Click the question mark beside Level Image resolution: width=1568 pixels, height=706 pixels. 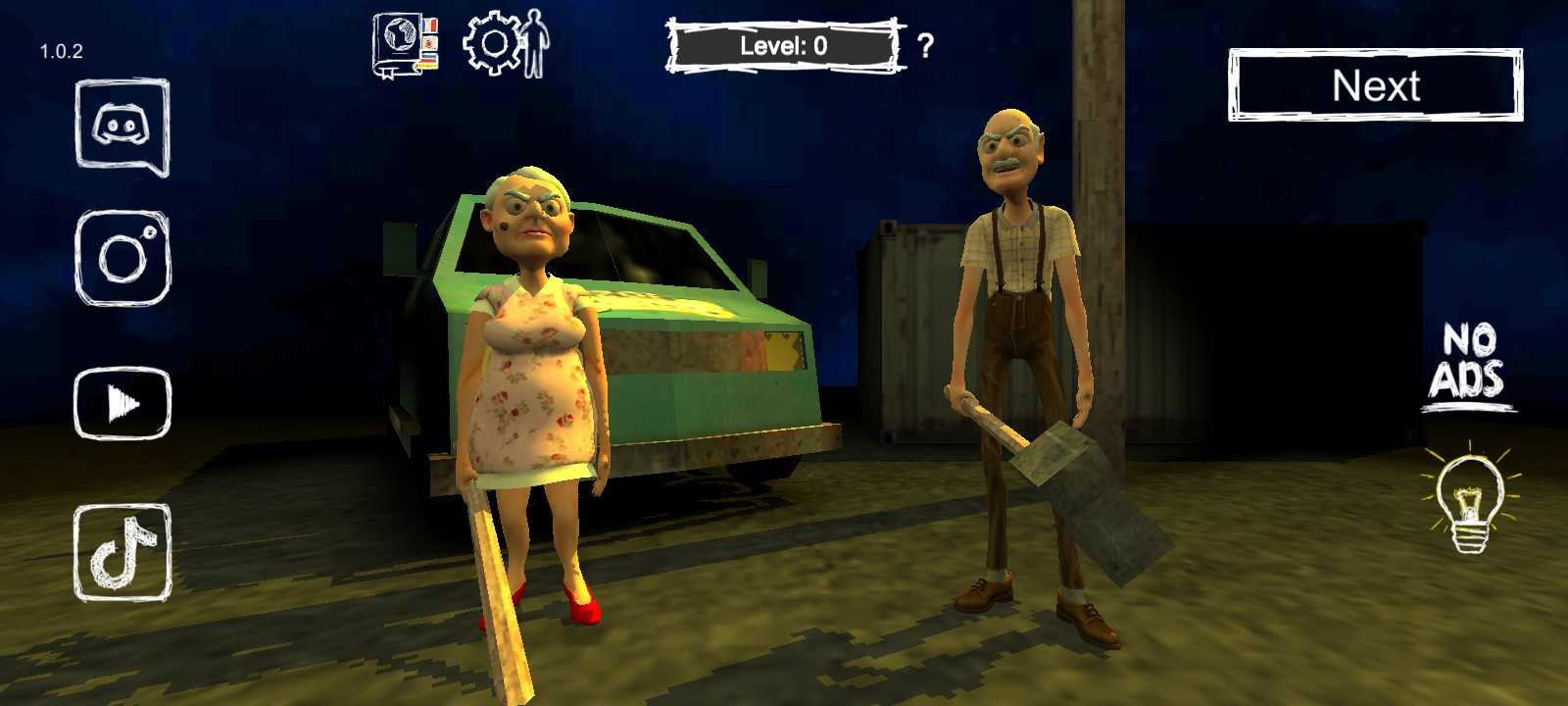(x=925, y=45)
